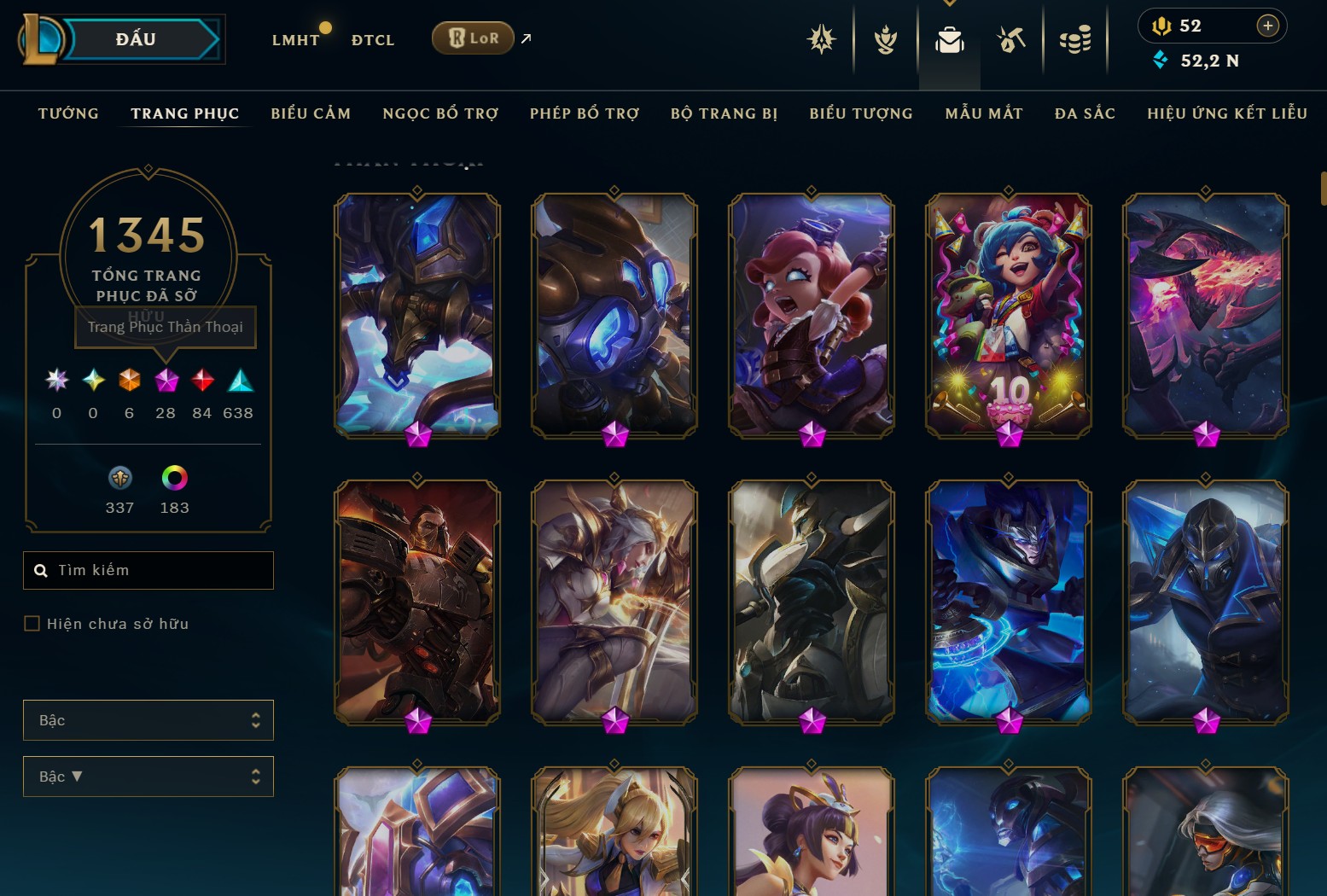Viewport: 1327px width, 896px height.
Task: Switch to the ĐA SẮC chromas tab
Action: pyautogui.click(x=1085, y=113)
